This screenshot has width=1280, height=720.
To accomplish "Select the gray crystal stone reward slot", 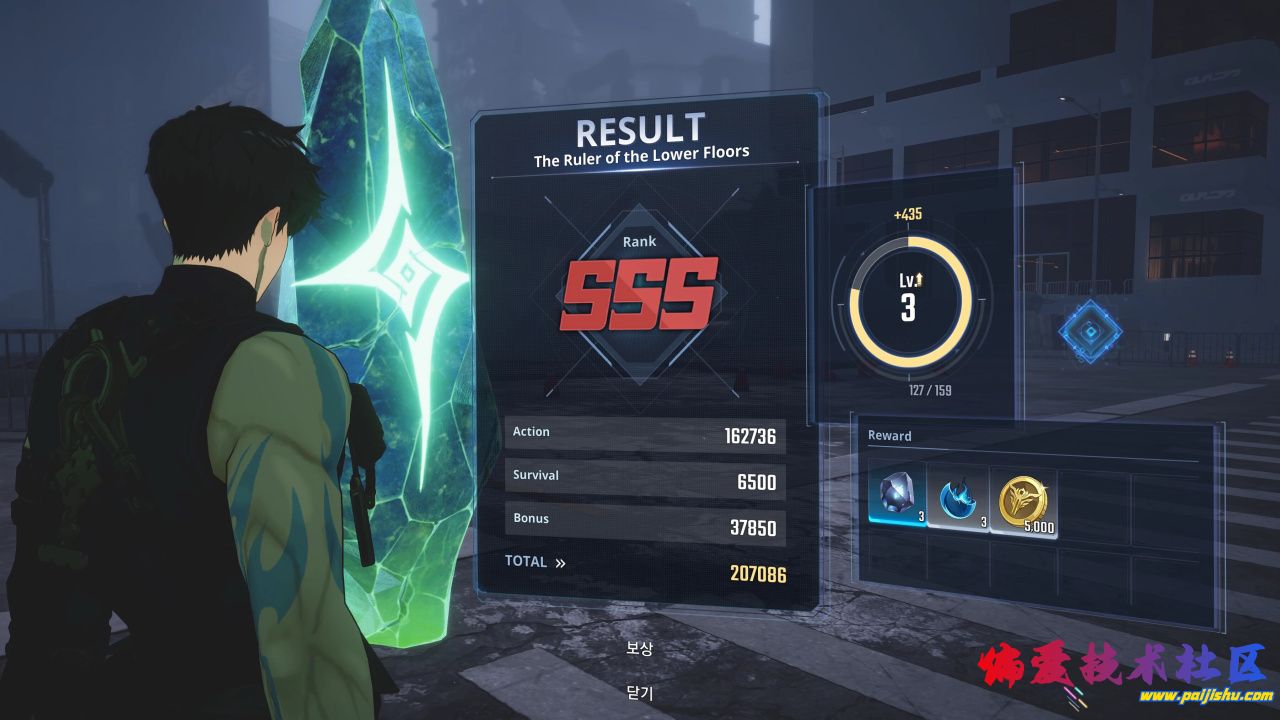I will coord(896,496).
